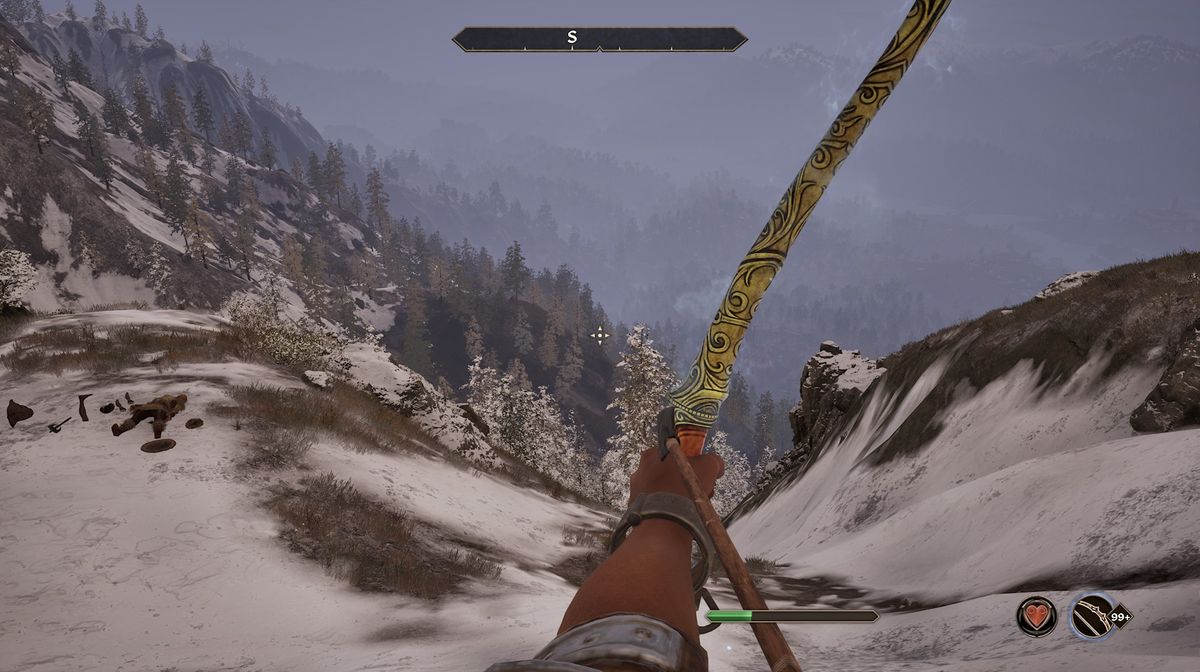Viewport: 1200px width, 672px height.
Task: Select the heart health item icon
Action: coord(1037,616)
